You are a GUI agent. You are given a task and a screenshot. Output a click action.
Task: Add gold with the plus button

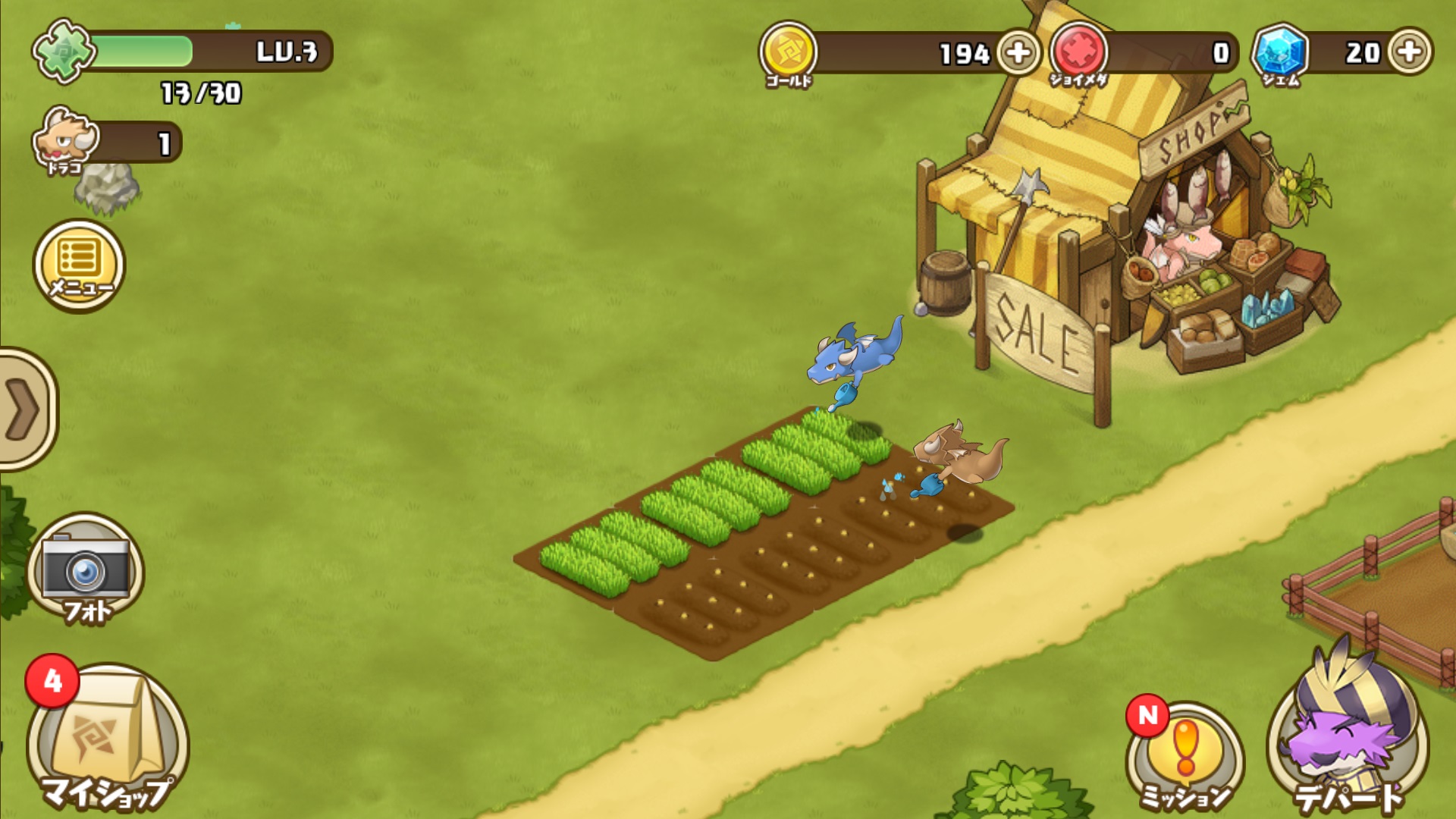pyautogui.click(x=1018, y=52)
